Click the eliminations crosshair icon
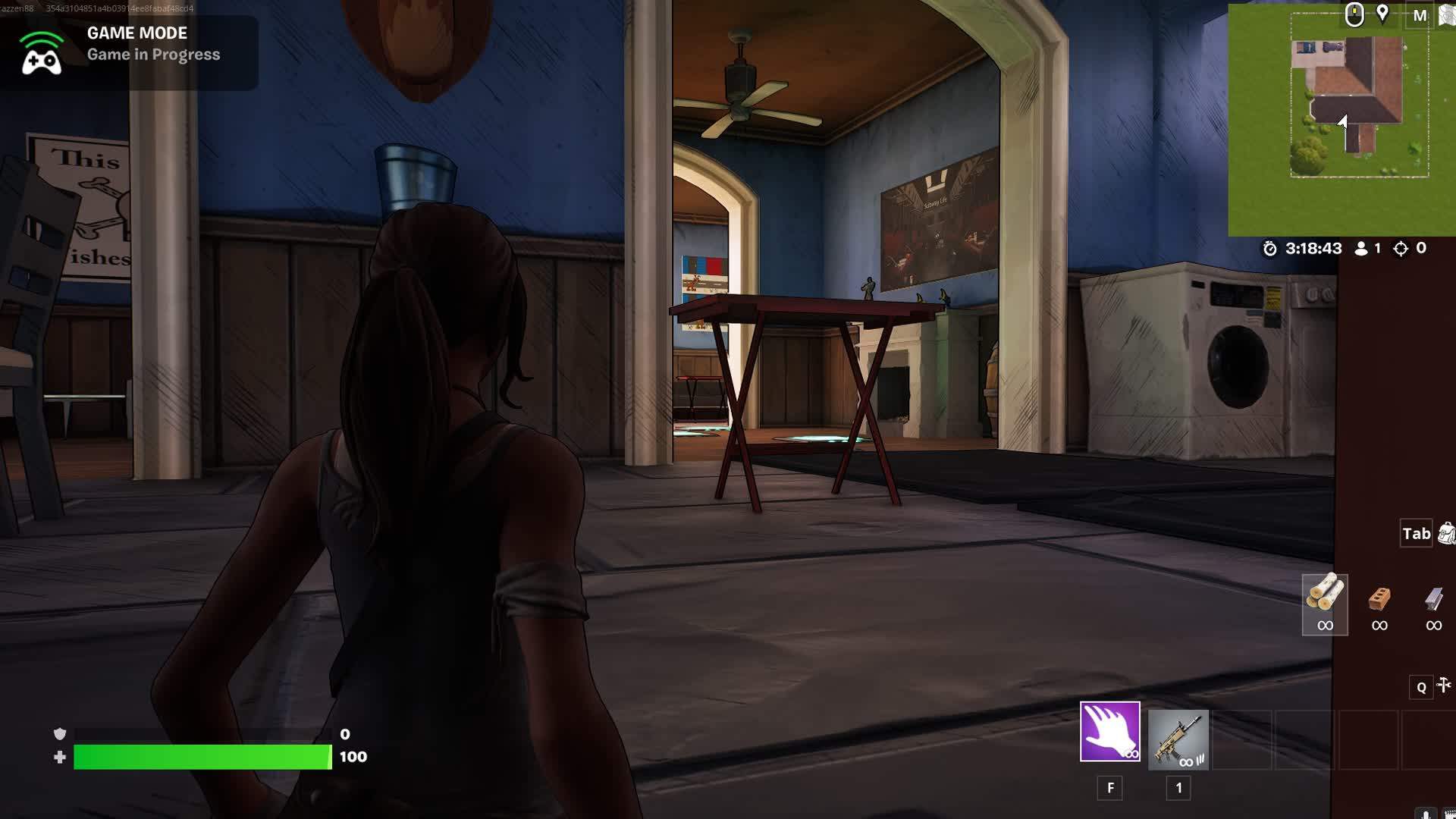Image resolution: width=1456 pixels, height=819 pixels. click(x=1398, y=248)
